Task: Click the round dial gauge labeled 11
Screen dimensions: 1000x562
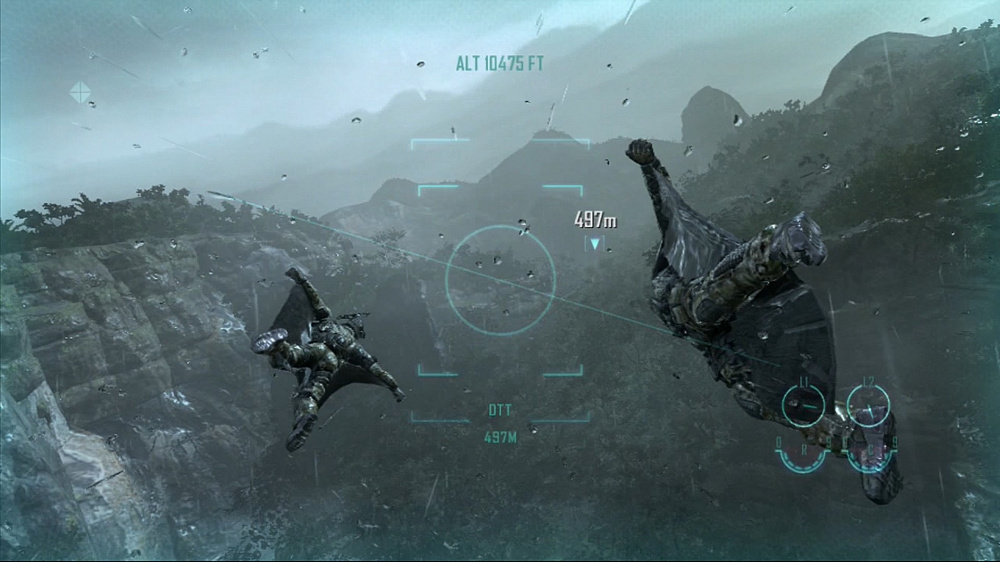Action: pyautogui.click(x=803, y=405)
